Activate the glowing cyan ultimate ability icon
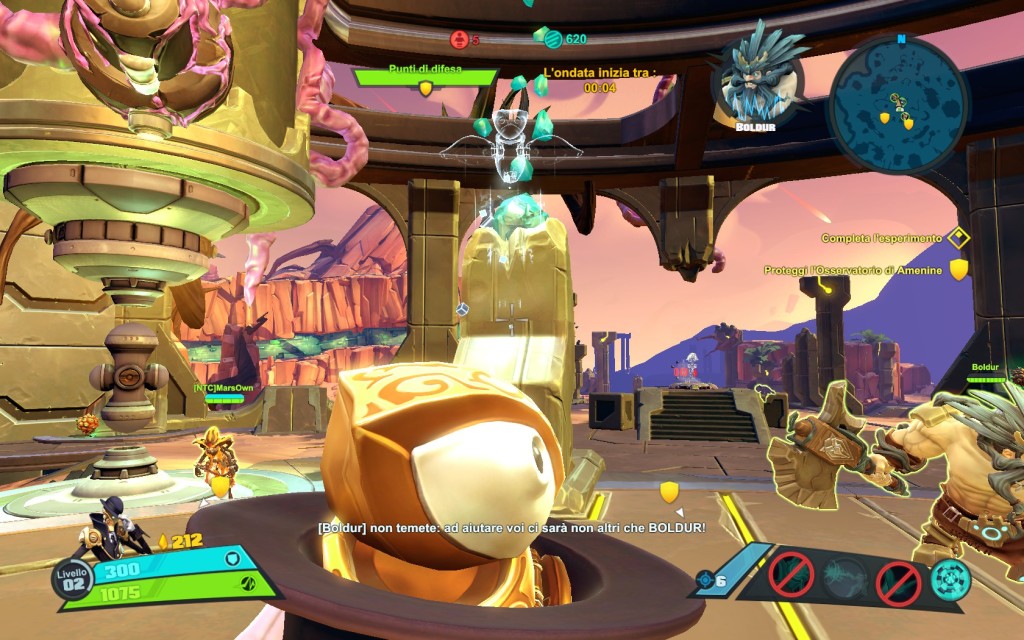The height and width of the screenshot is (640, 1024). 950,580
